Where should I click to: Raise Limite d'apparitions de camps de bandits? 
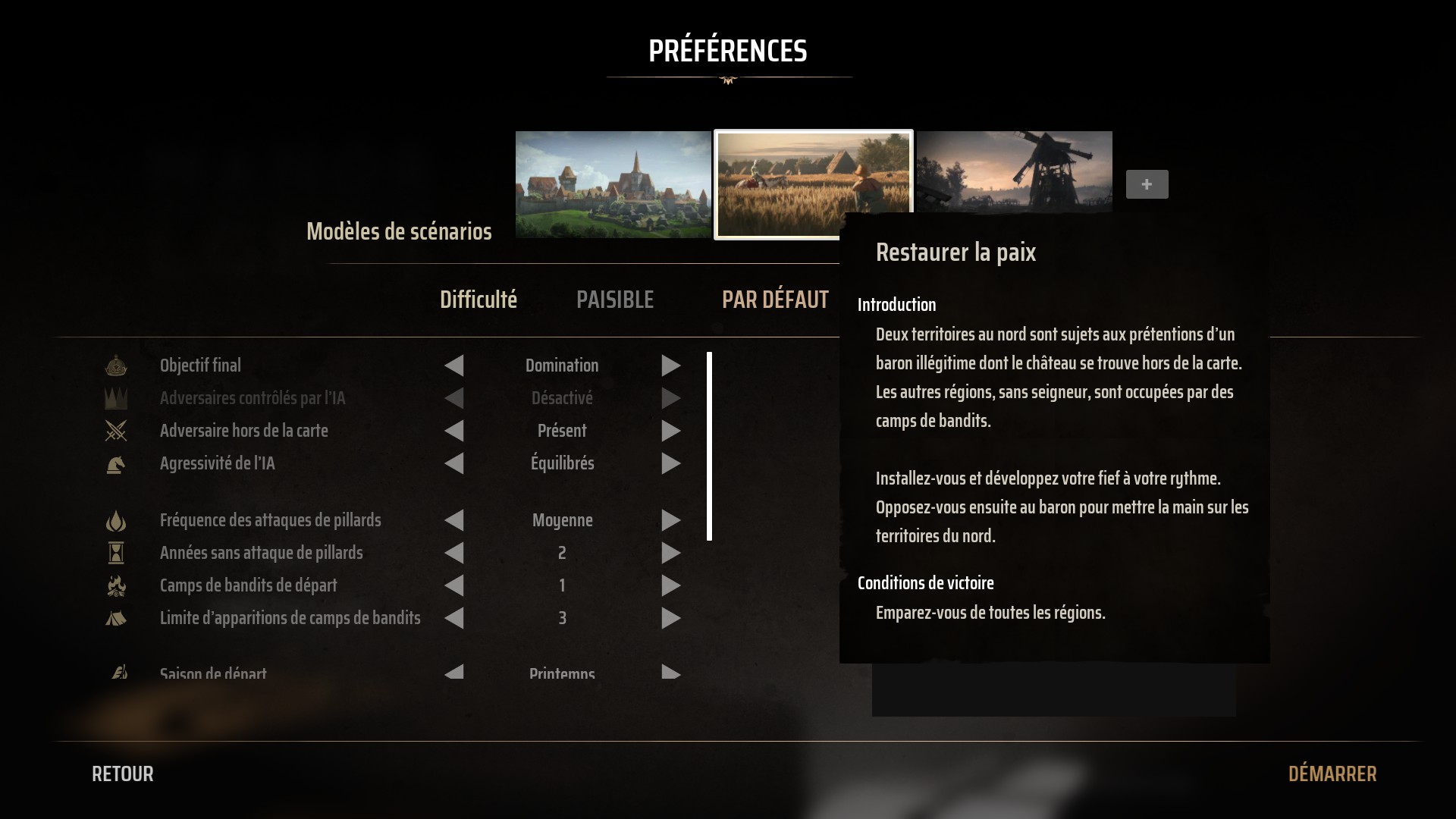point(670,618)
